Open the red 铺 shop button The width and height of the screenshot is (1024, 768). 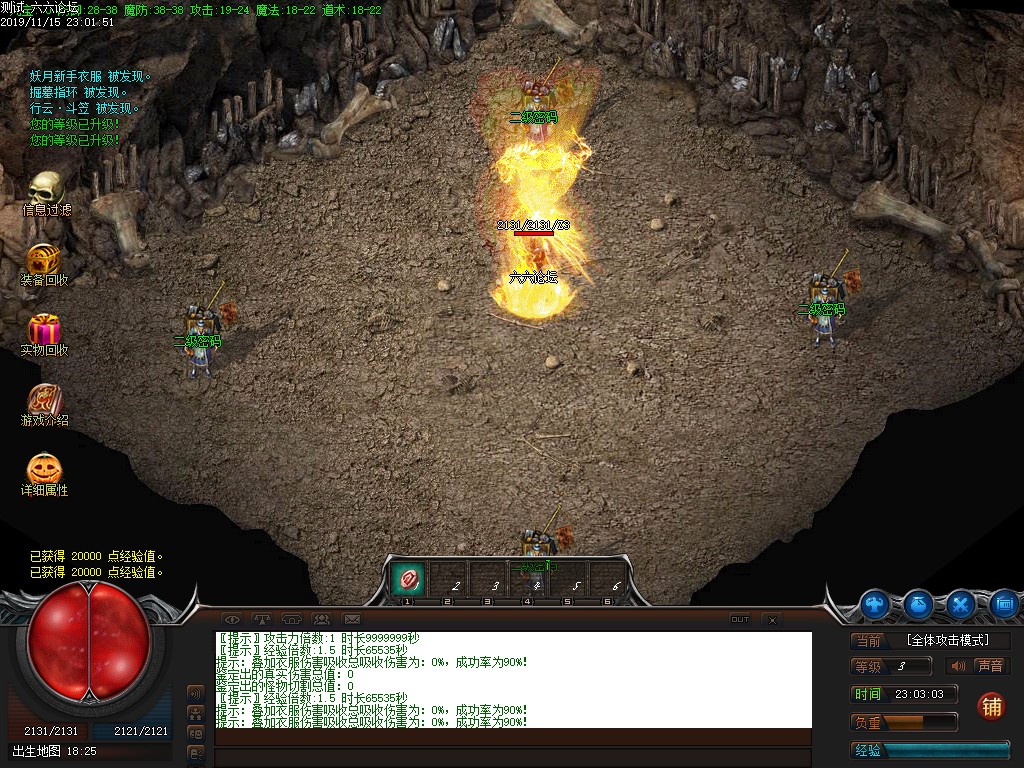[x=991, y=706]
